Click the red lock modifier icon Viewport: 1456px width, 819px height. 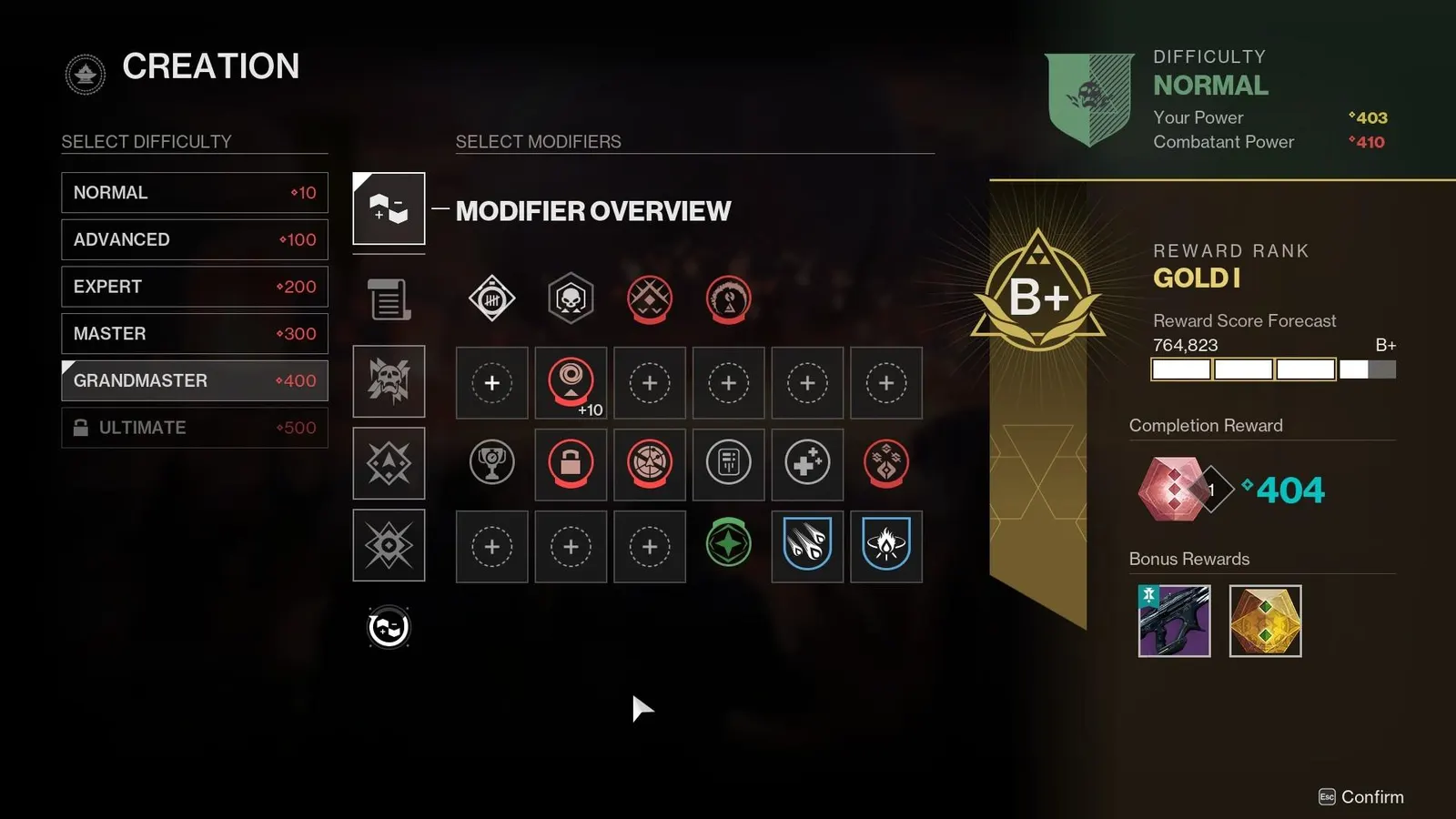571,465
